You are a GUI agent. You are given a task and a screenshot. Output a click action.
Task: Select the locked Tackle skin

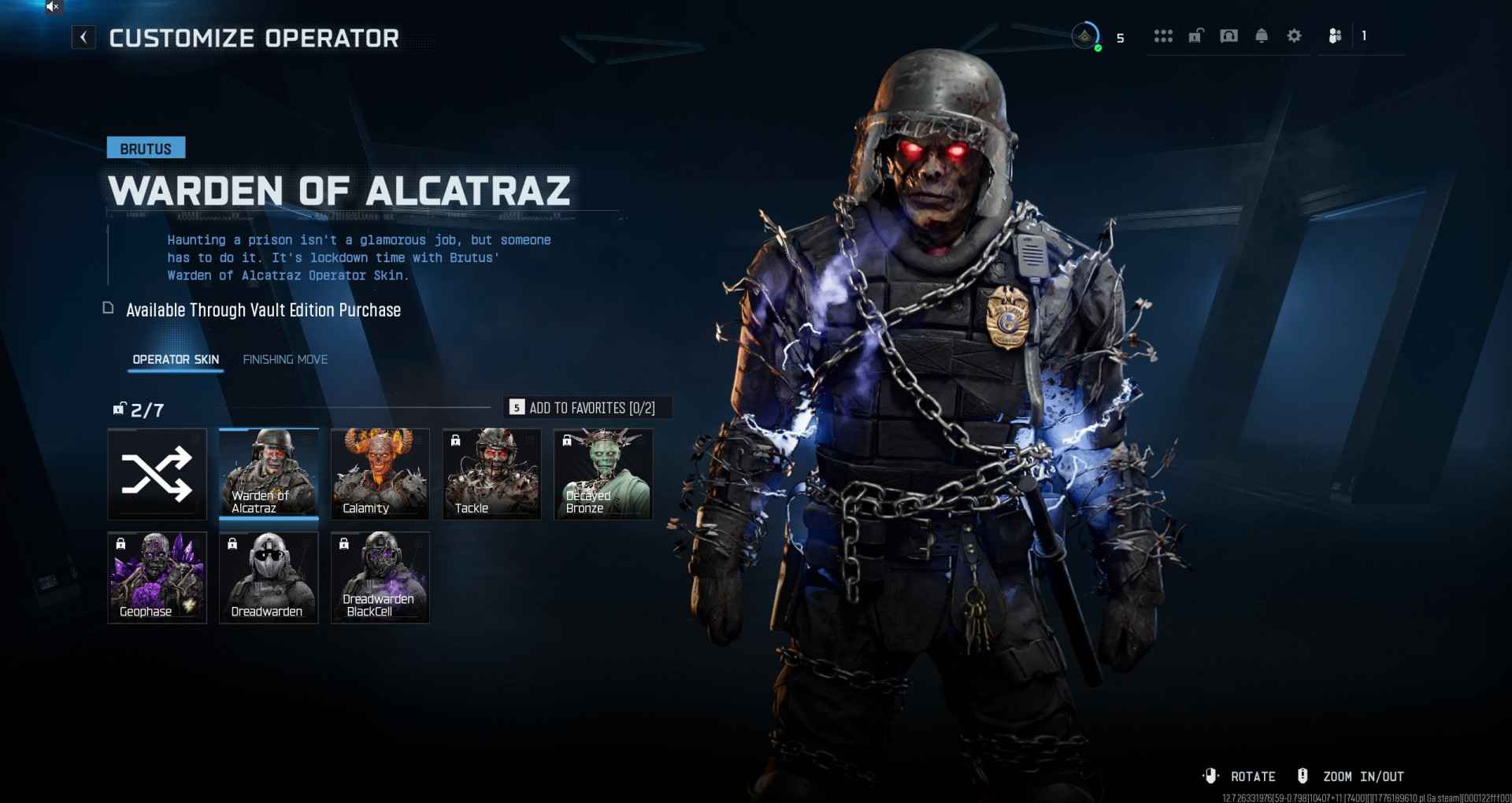[492, 474]
